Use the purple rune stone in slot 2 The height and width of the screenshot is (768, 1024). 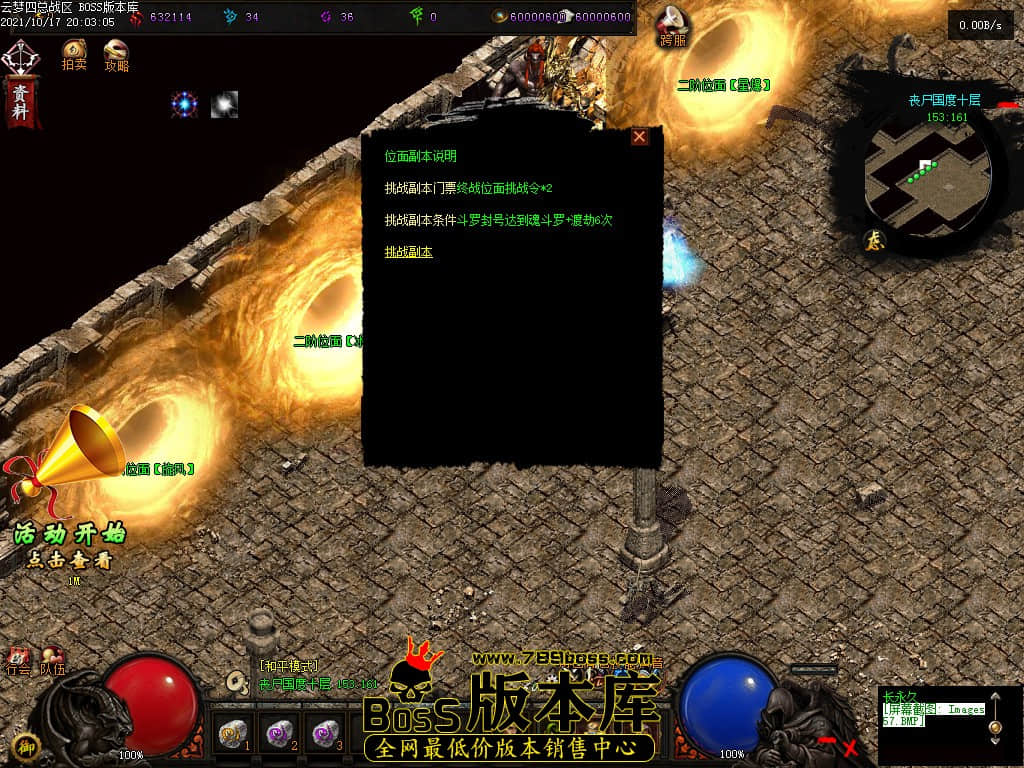[x=277, y=734]
